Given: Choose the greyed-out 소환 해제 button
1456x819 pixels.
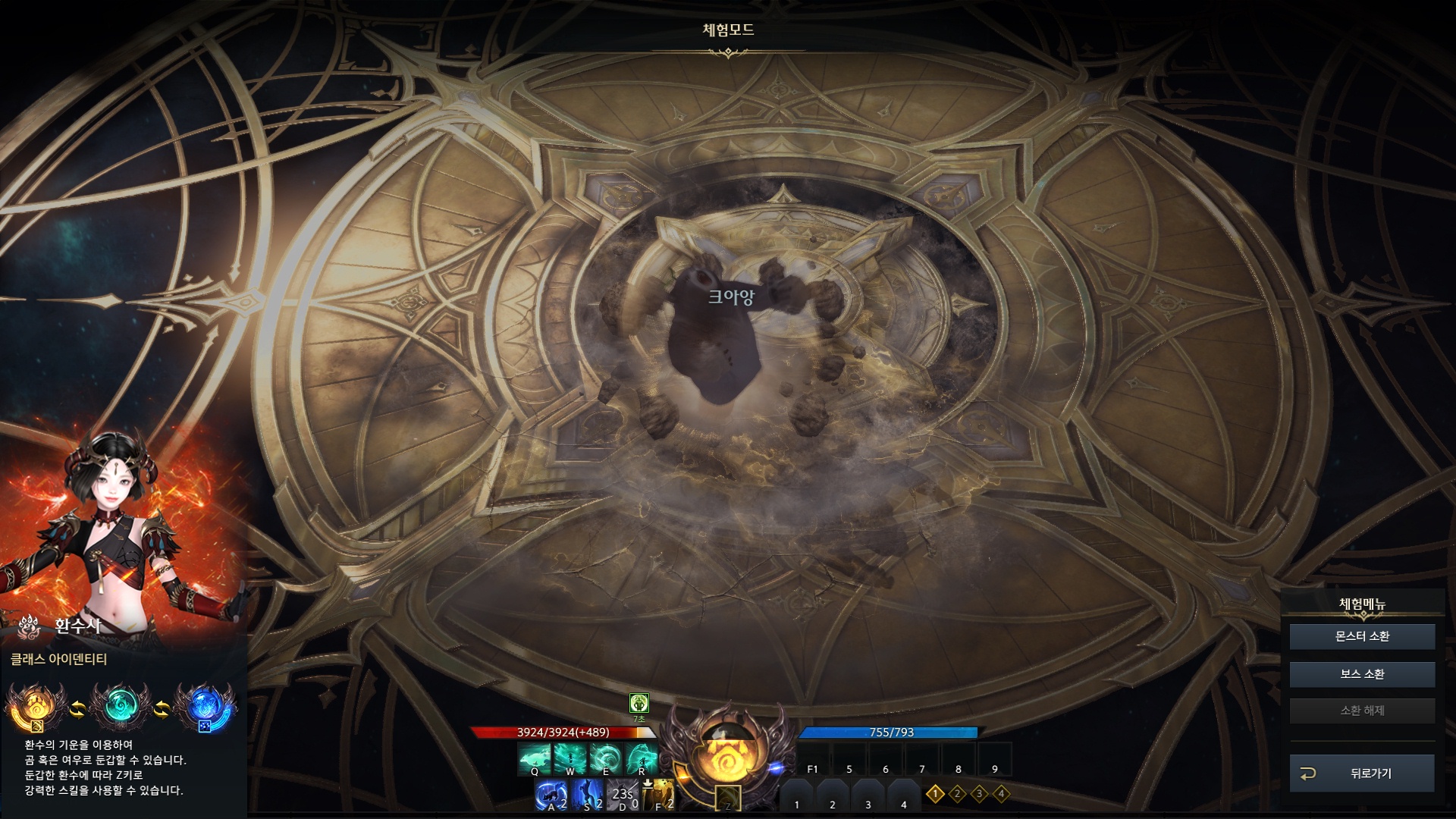Looking at the screenshot, I should [1362, 711].
